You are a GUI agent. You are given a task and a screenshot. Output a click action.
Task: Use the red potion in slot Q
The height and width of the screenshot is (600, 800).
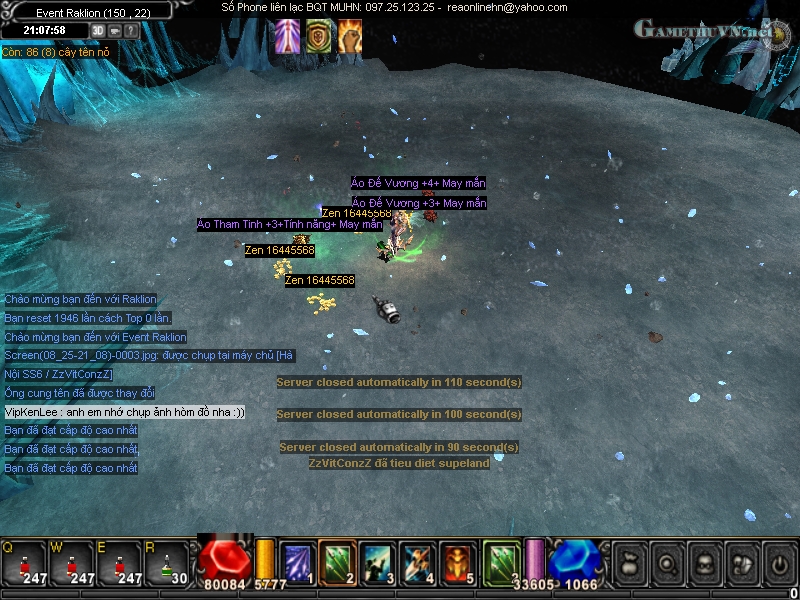point(23,564)
